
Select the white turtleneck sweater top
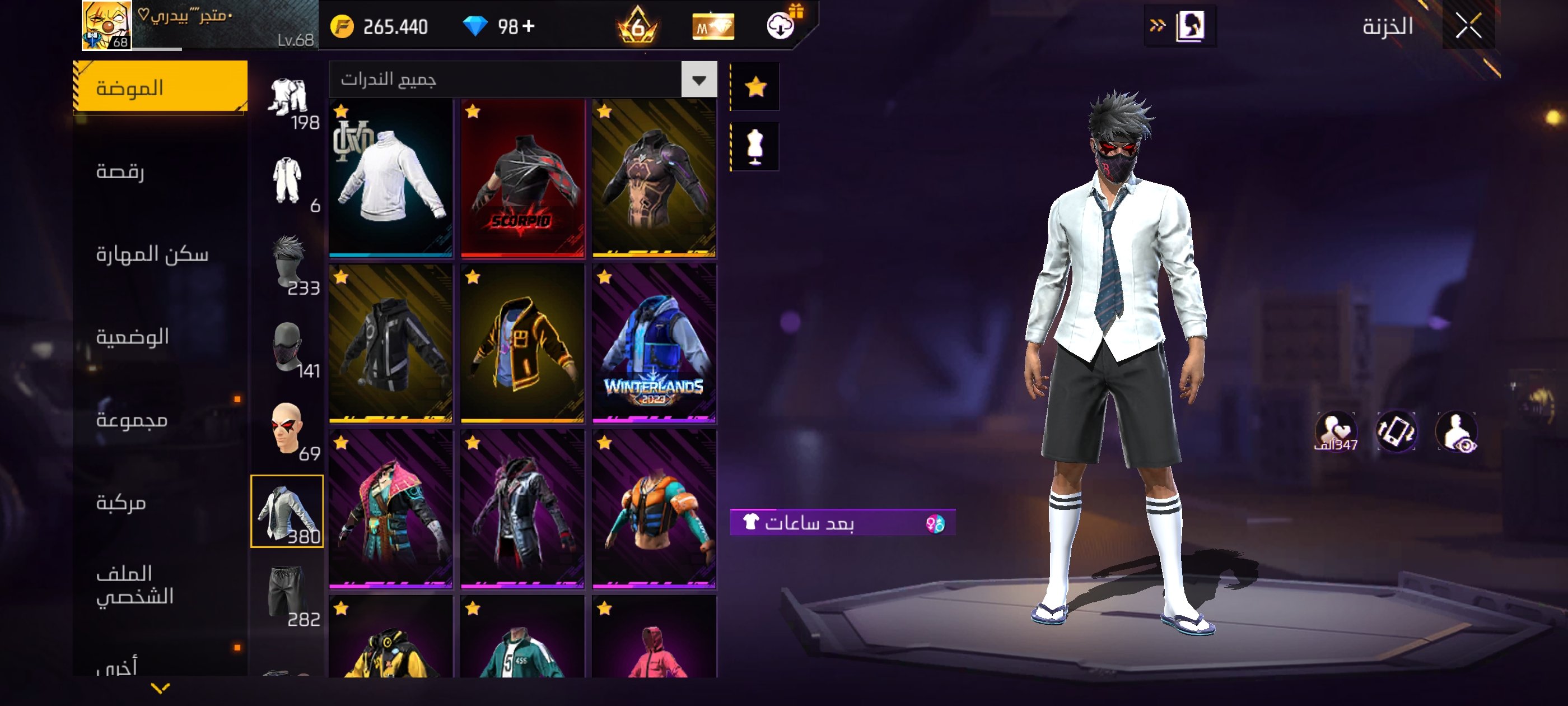pos(391,178)
